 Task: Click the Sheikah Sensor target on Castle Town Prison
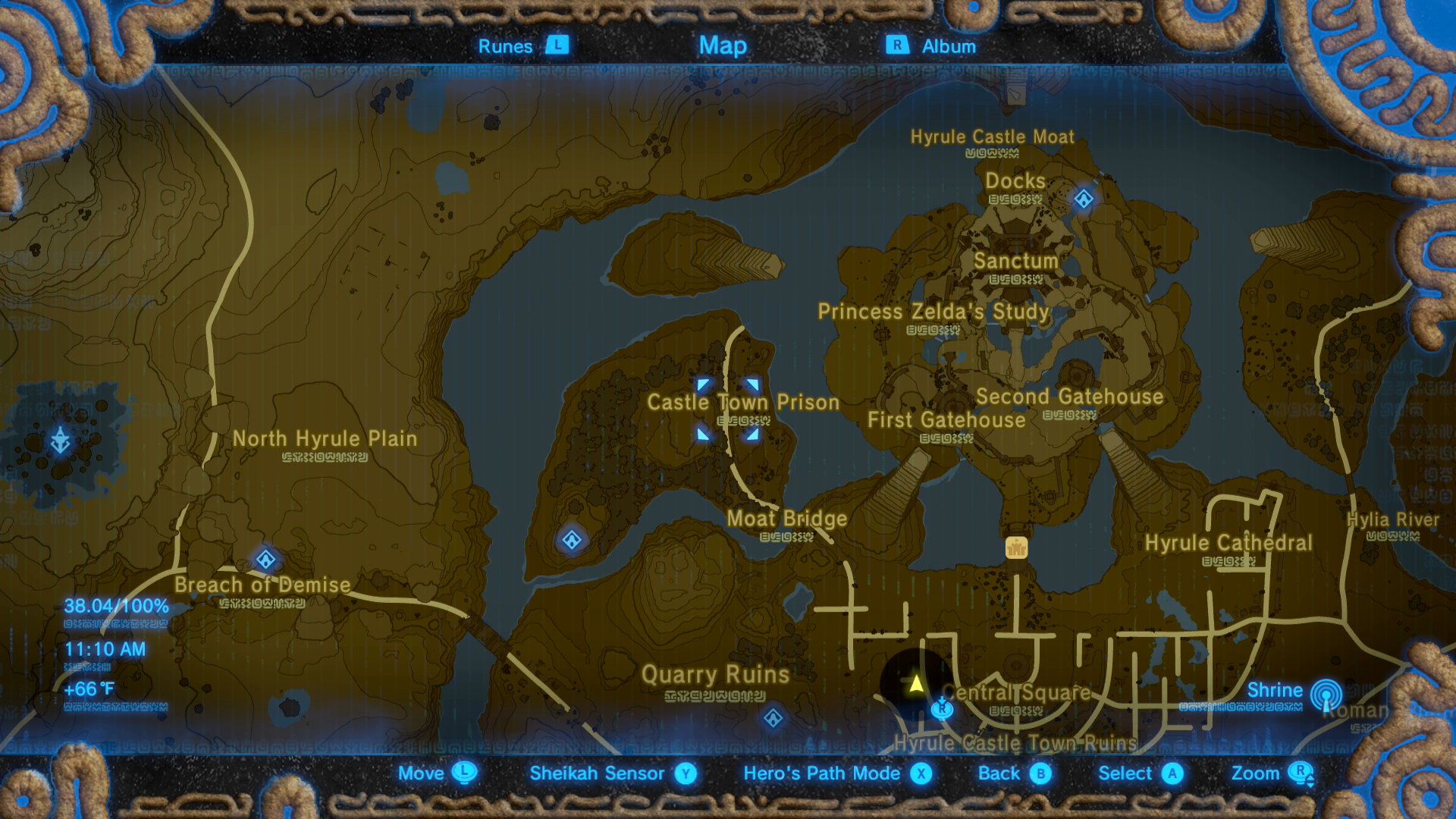[727, 407]
